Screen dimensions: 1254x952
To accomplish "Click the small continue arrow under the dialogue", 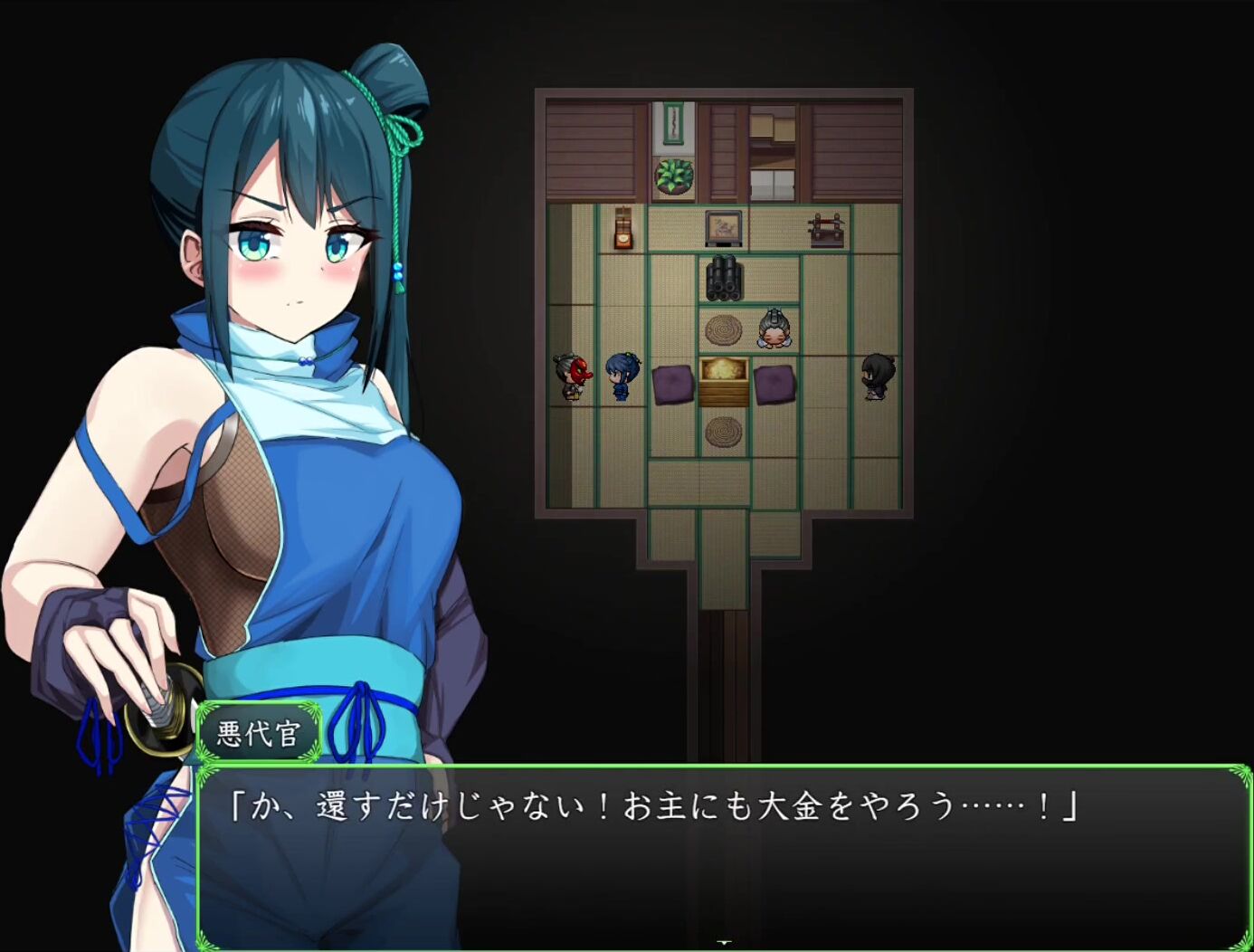I will coord(724,943).
